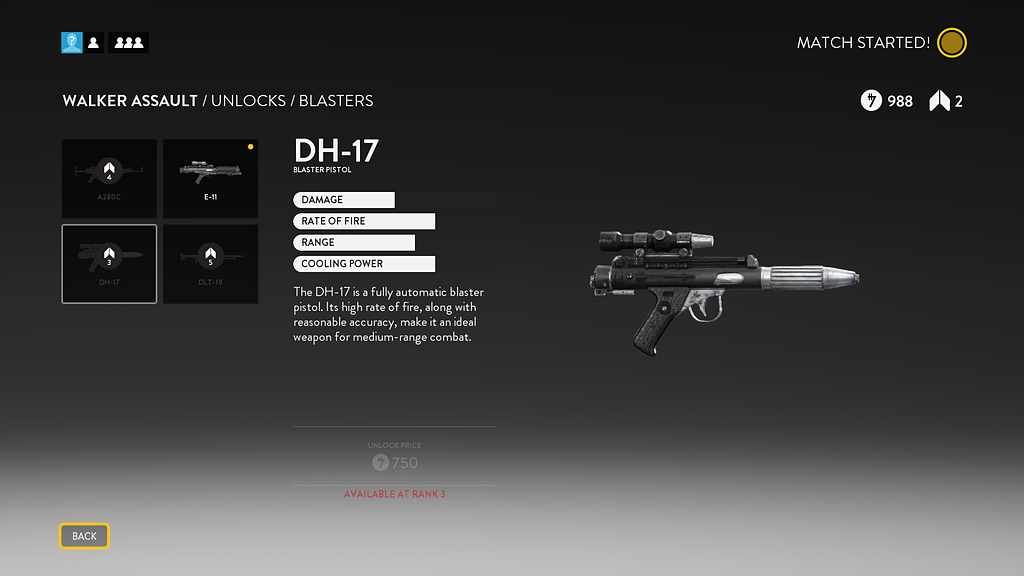Pick the DLT-19 blaster tile
The height and width of the screenshot is (576, 1024).
tap(211, 263)
